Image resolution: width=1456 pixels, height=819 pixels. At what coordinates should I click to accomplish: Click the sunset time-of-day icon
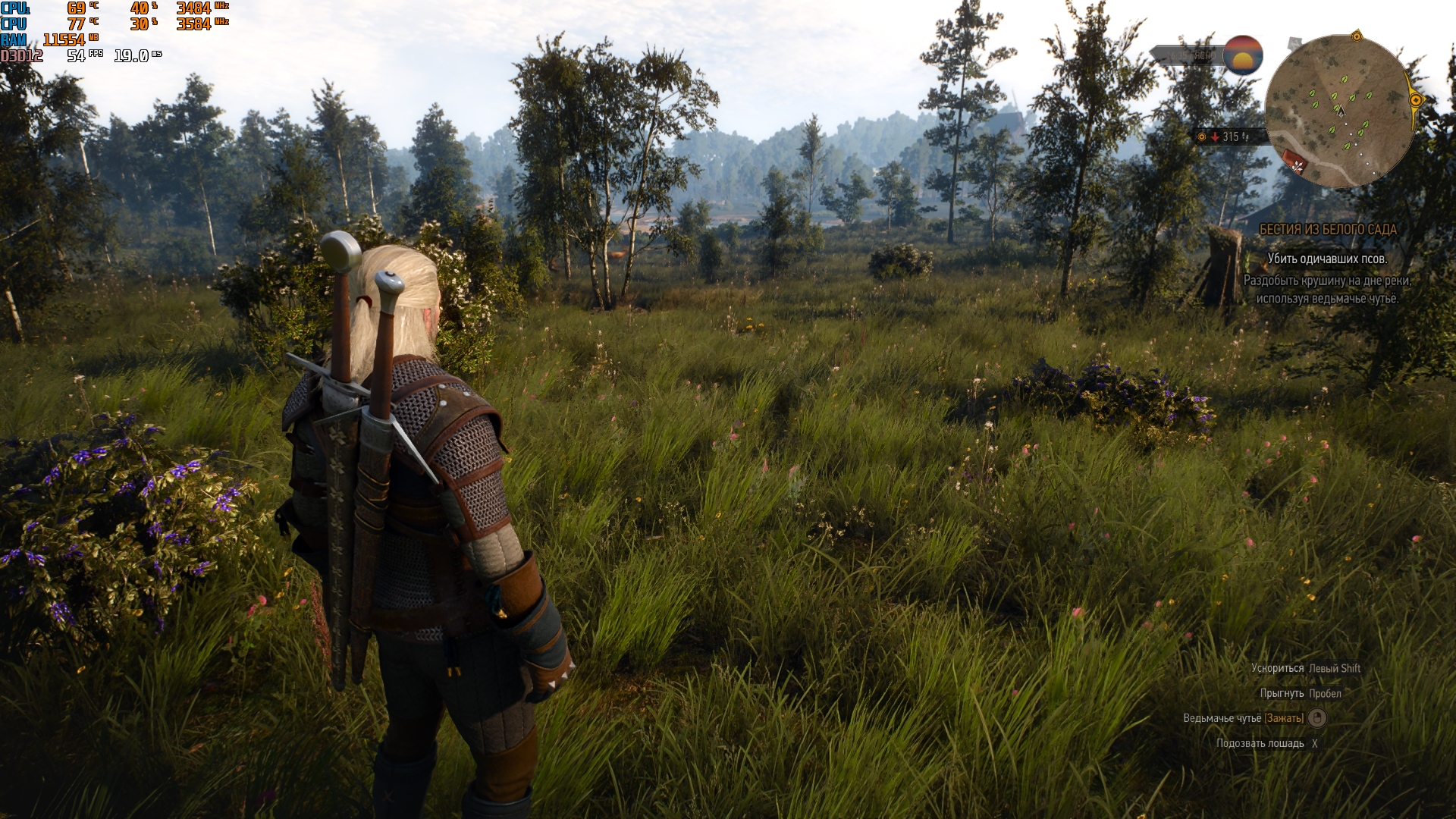[1242, 55]
